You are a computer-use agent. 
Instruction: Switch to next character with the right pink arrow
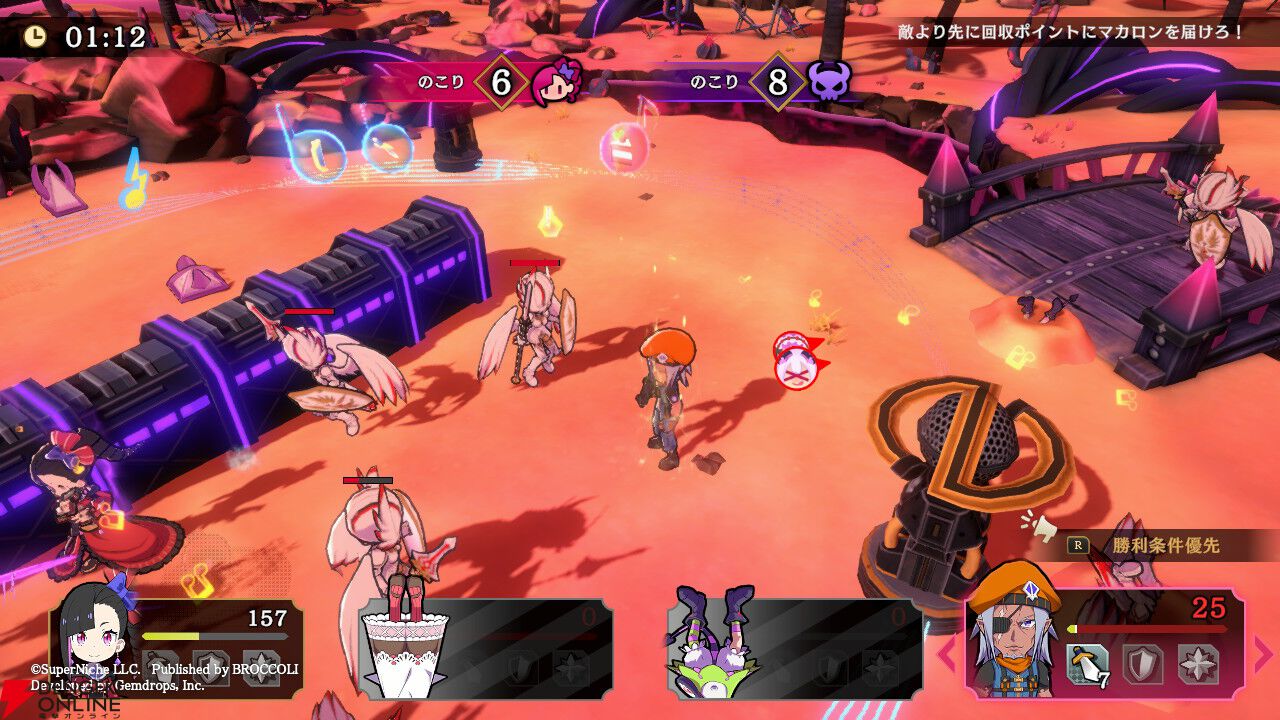point(1263,654)
